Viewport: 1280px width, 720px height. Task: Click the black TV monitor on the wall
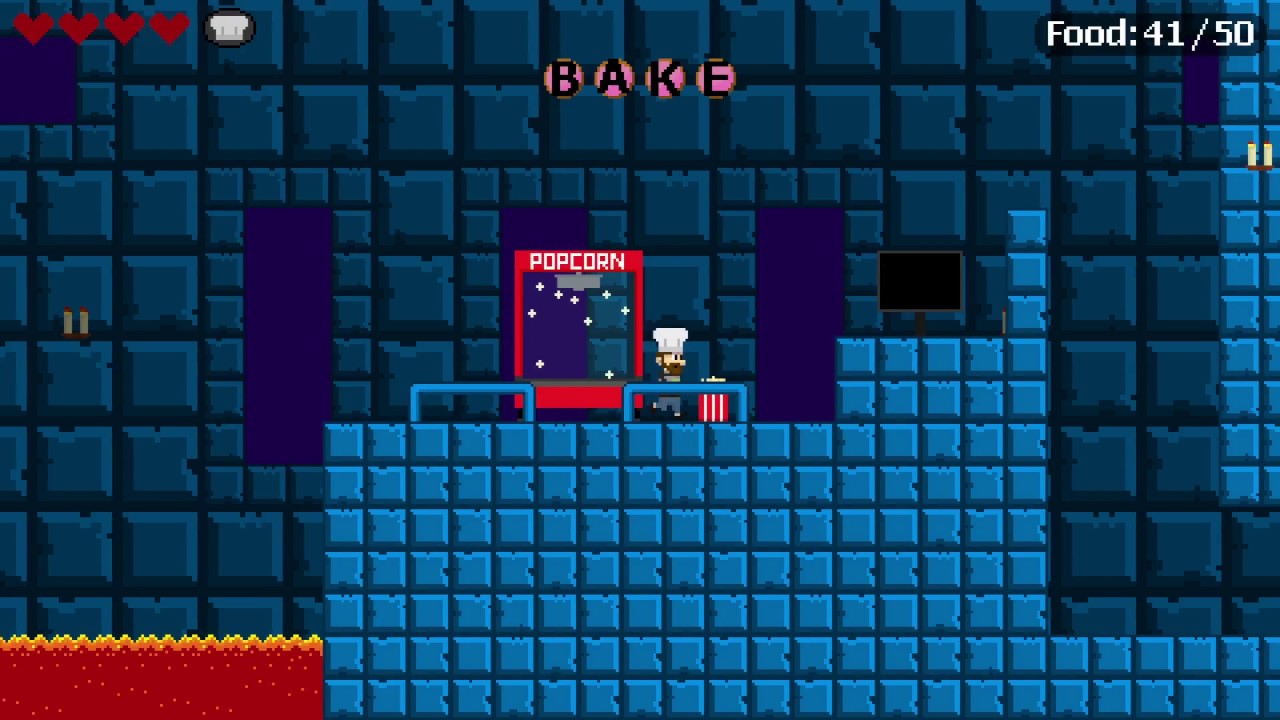(919, 281)
